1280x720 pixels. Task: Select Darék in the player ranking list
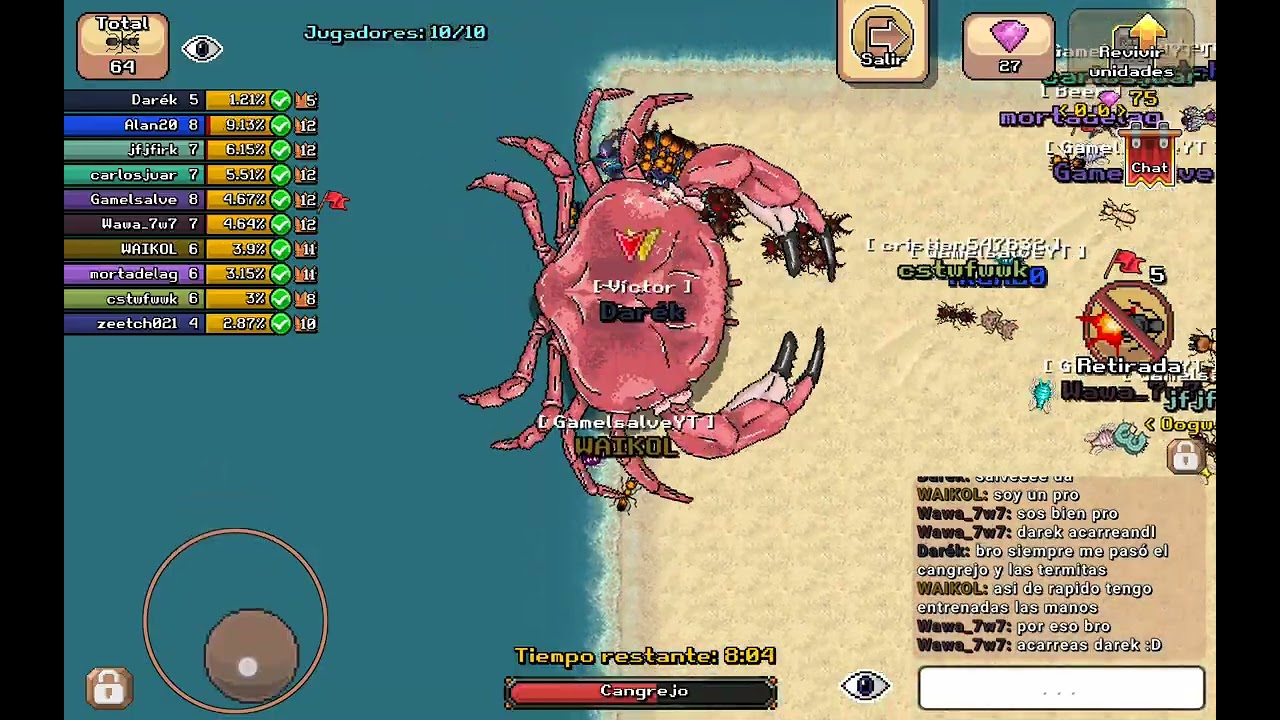click(190, 100)
